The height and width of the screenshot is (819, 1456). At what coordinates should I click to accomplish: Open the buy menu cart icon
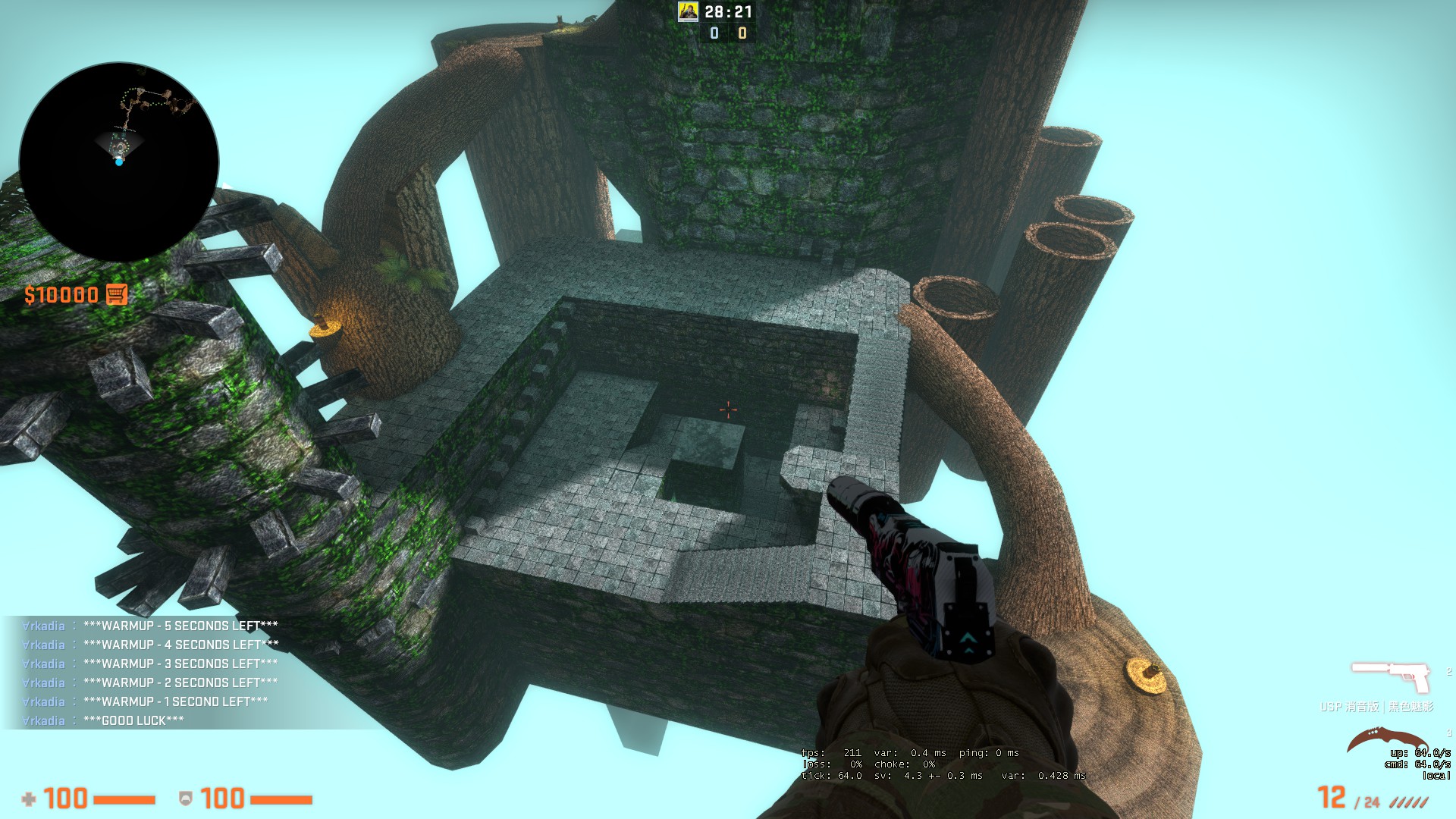pos(116,294)
